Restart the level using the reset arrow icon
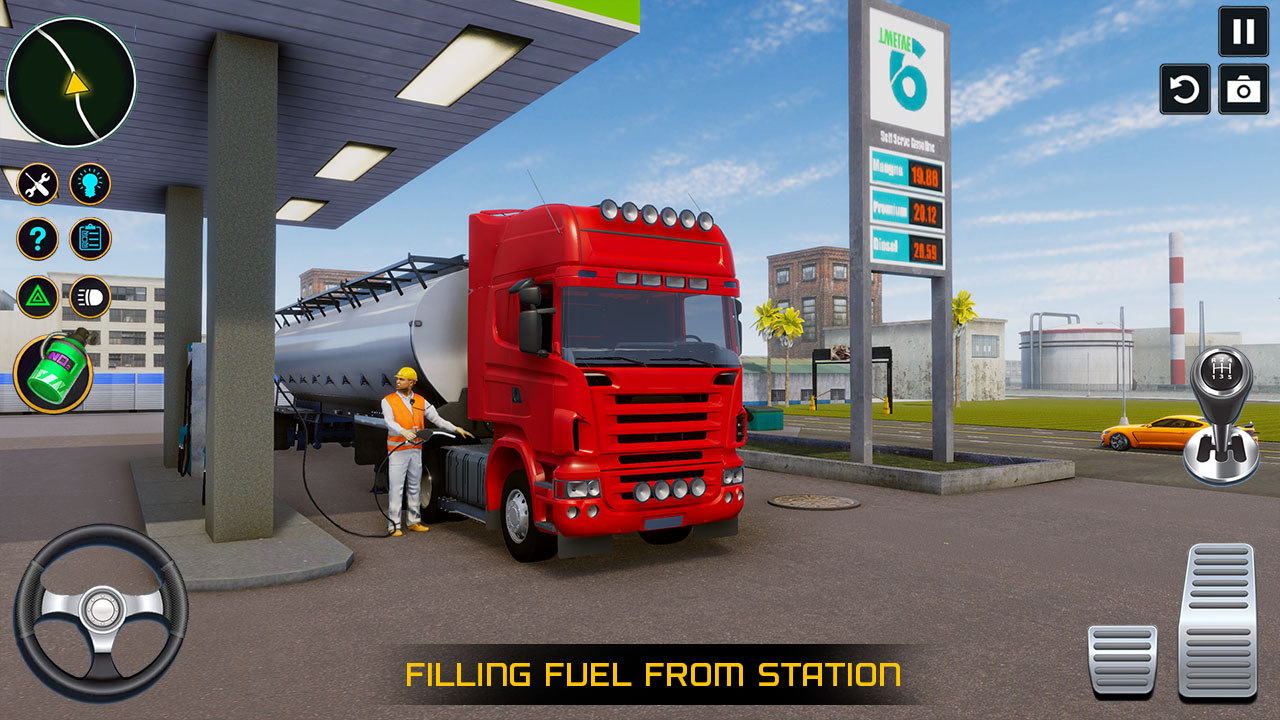1280x720 pixels. (1183, 89)
